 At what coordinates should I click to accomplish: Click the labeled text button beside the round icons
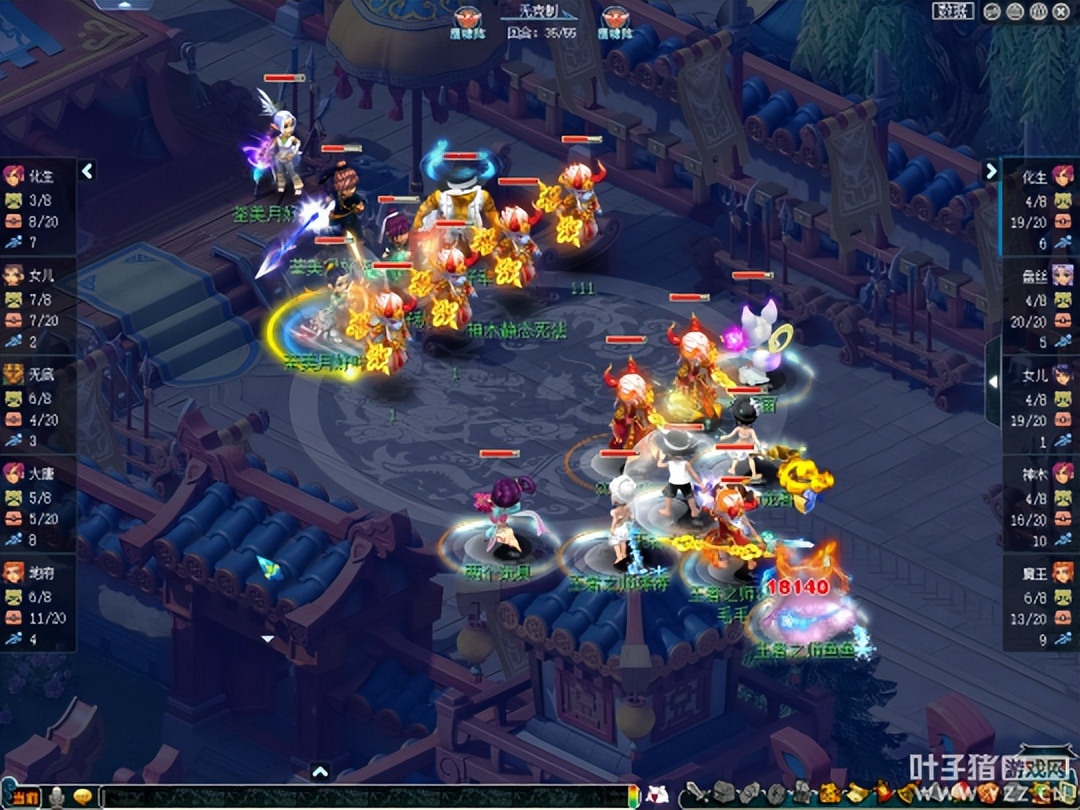[x=952, y=12]
